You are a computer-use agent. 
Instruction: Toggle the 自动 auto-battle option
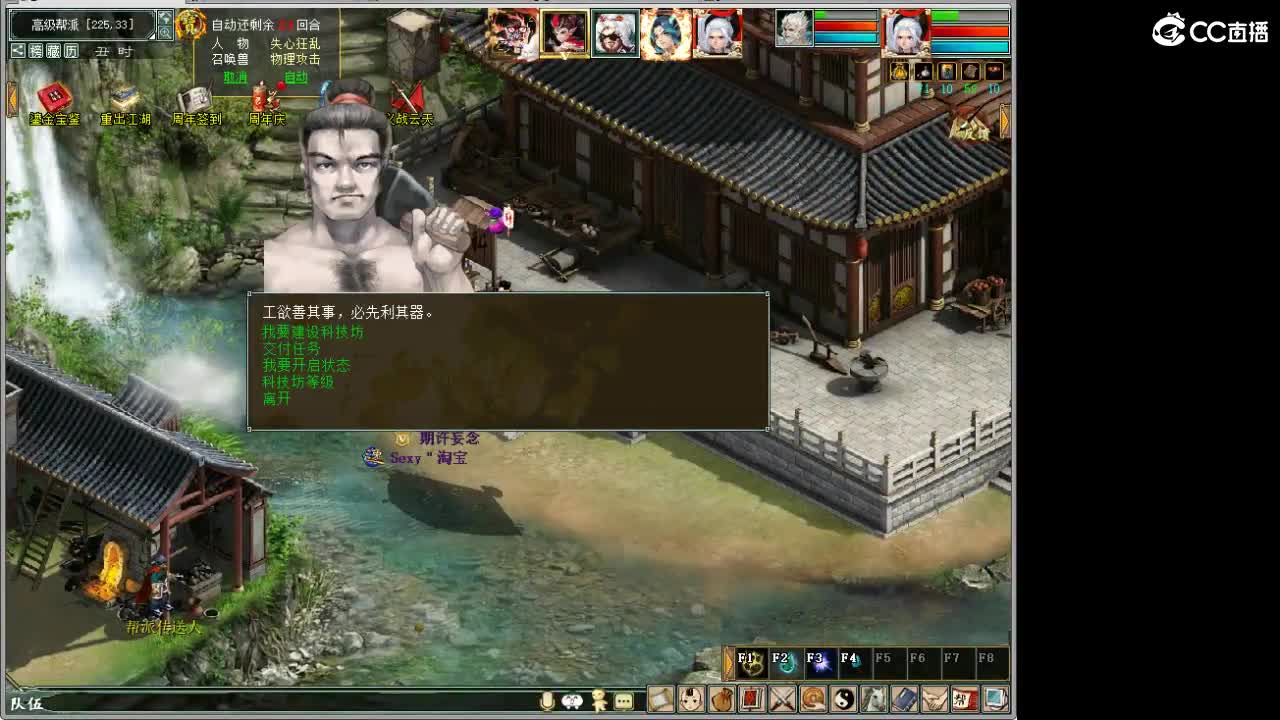click(297, 78)
